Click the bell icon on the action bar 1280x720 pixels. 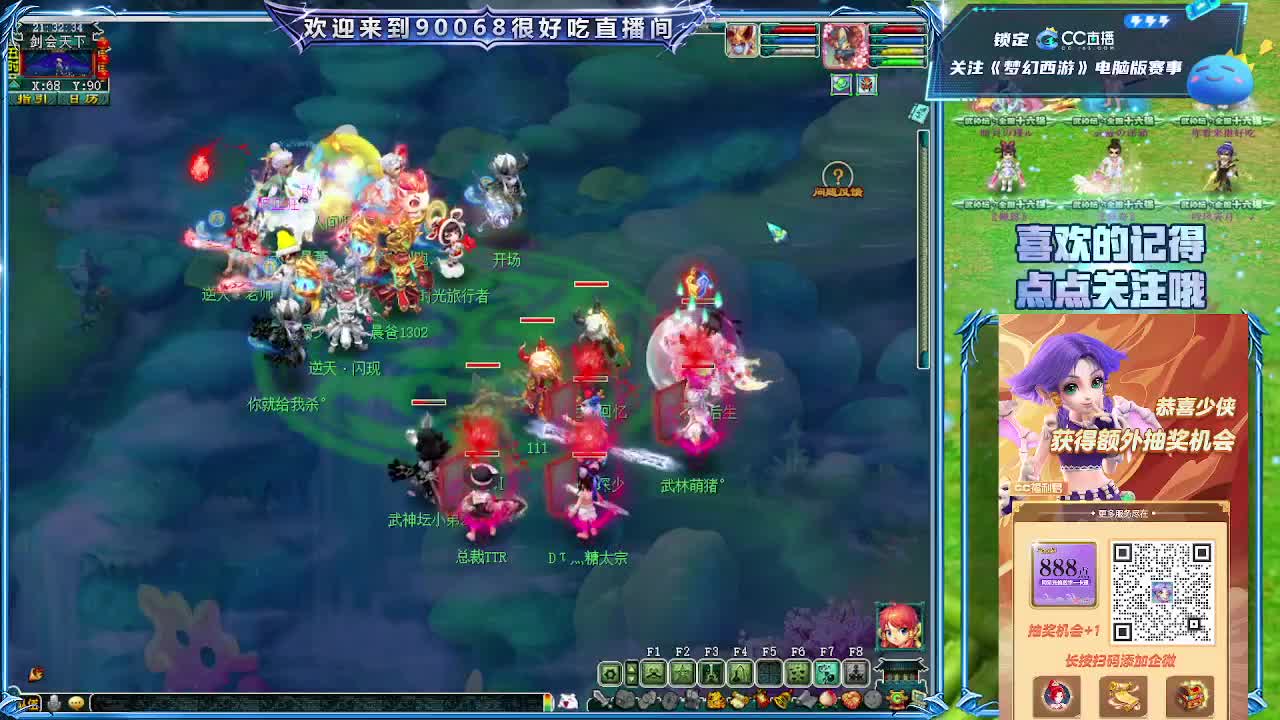781,698
